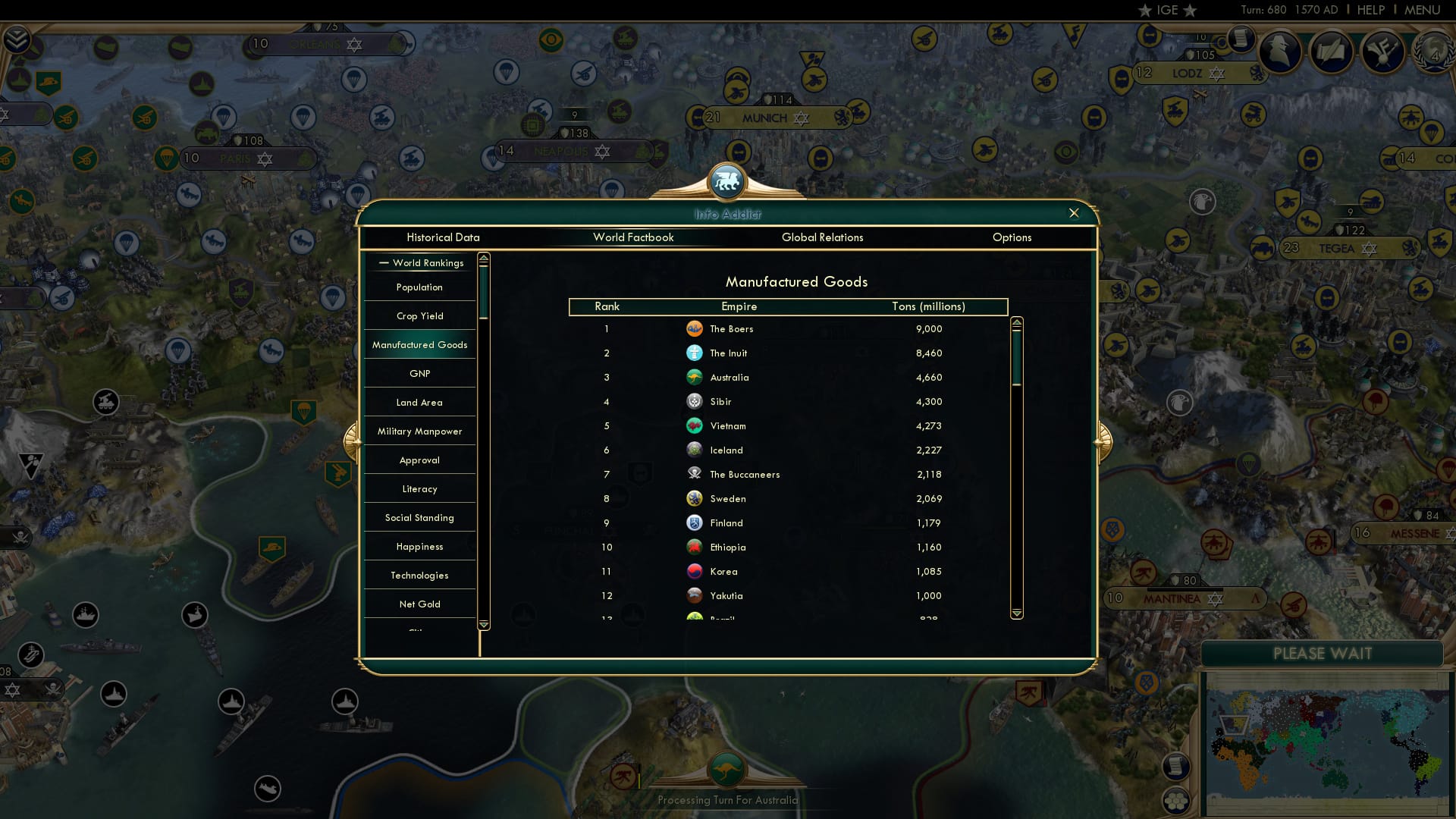The height and width of the screenshot is (819, 1456).
Task: Click the kangaroo turn-processing icon at bottom
Action: 727,770
